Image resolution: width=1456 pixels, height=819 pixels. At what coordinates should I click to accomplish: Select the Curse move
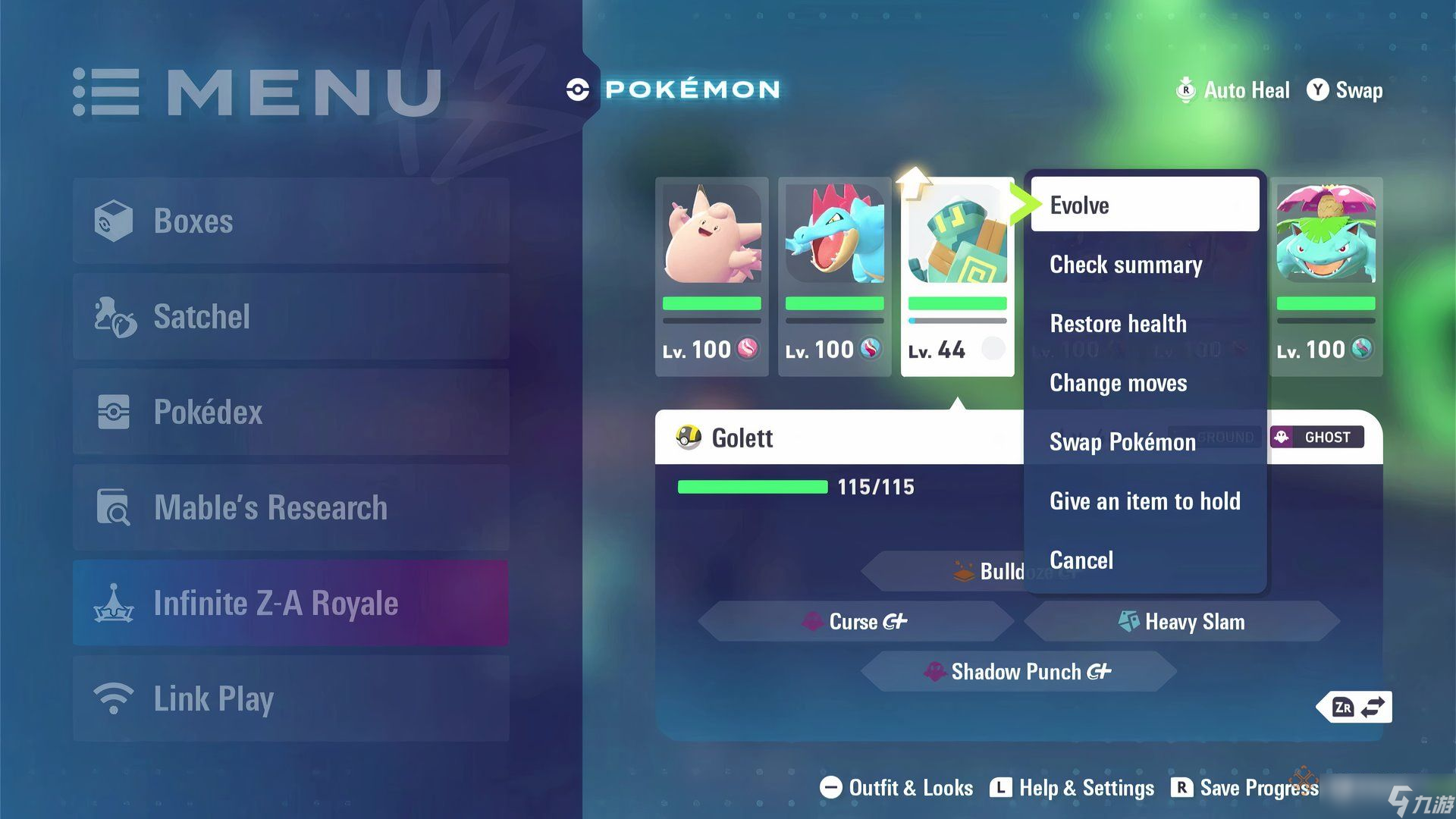tap(855, 622)
